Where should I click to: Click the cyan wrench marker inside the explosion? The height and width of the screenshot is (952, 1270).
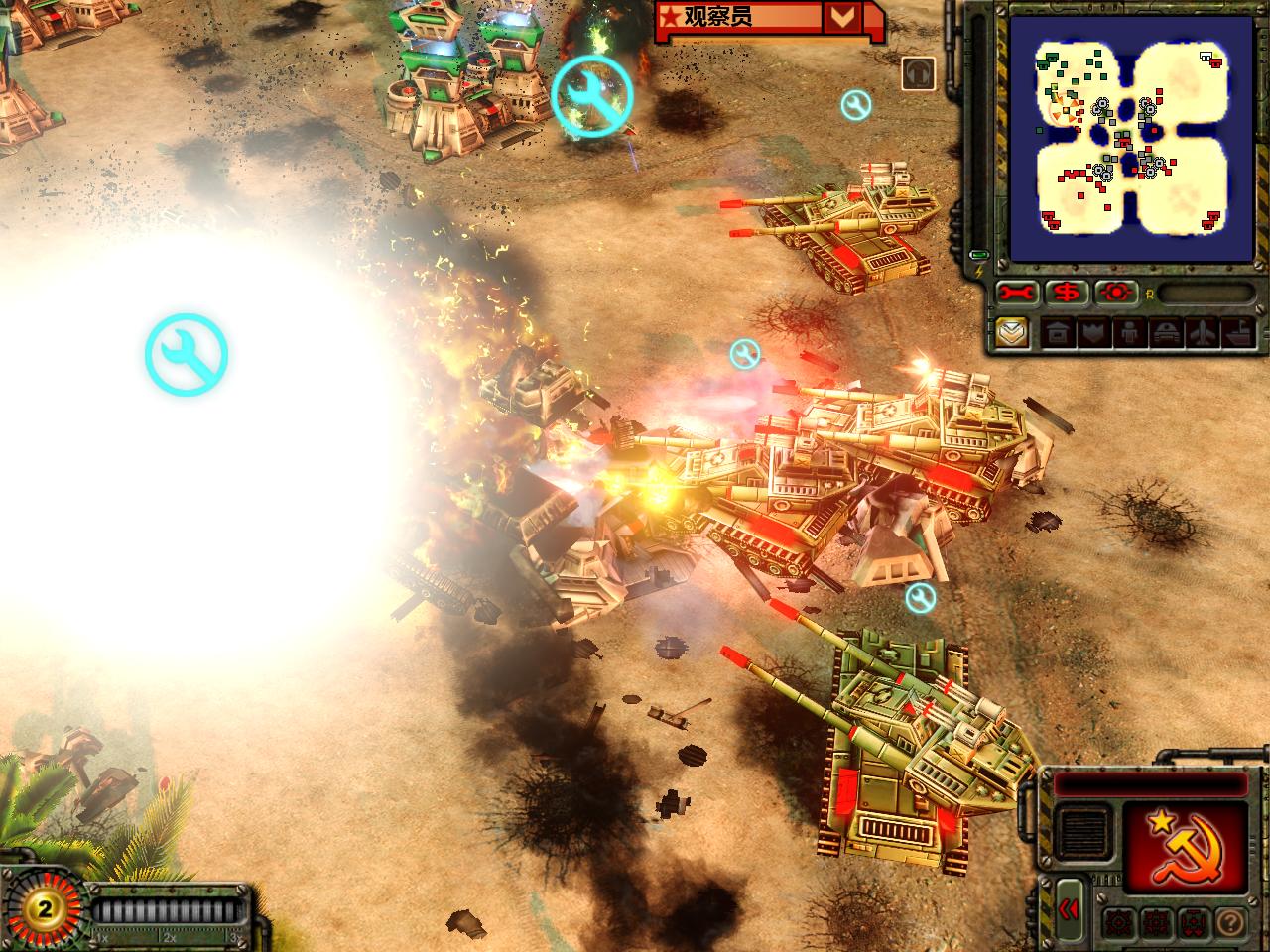coord(187,355)
